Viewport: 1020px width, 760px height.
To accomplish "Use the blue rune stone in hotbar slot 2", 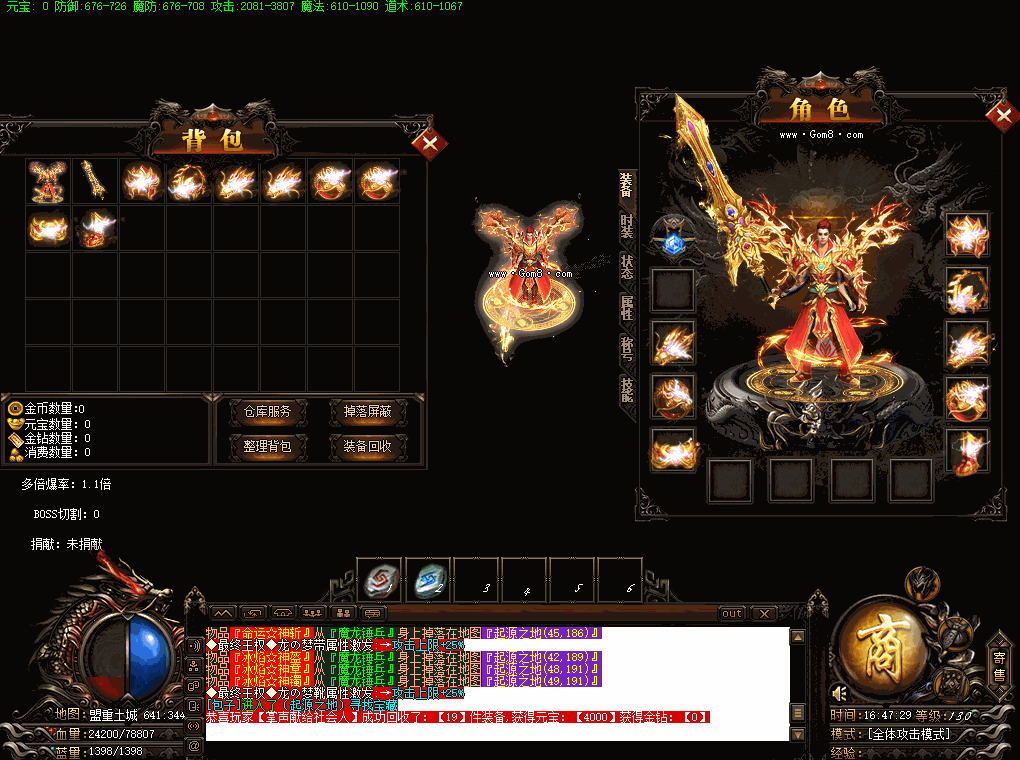I will (x=428, y=579).
